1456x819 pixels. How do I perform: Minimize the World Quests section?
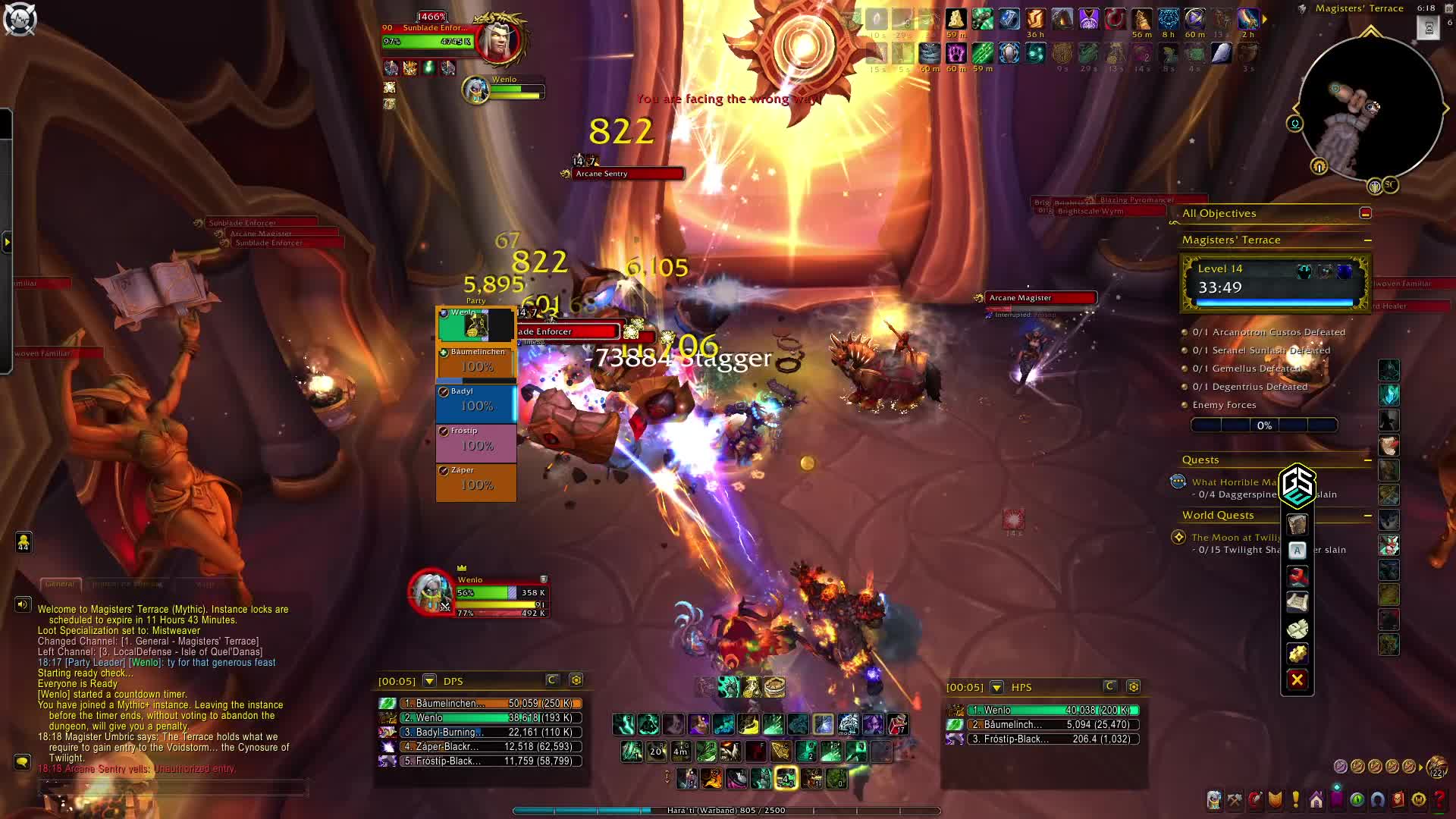pyautogui.click(x=1367, y=516)
